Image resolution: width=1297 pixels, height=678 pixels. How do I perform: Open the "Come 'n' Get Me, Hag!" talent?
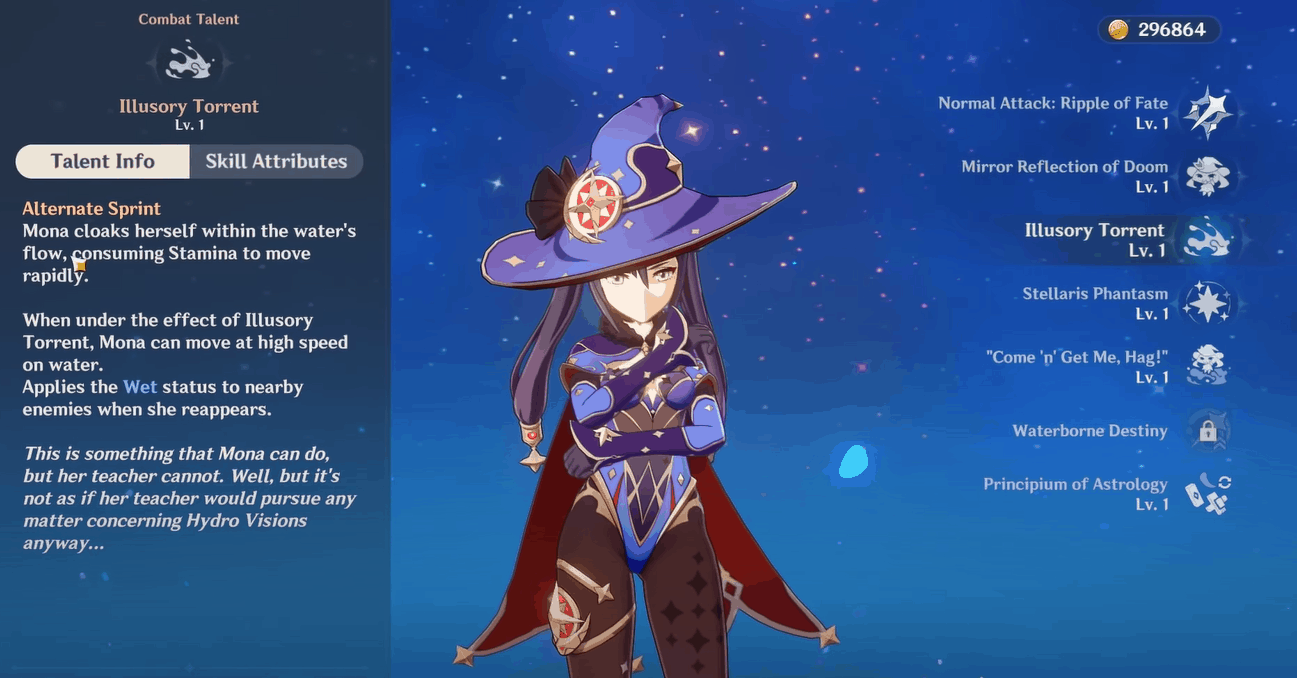pos(1207,366)
